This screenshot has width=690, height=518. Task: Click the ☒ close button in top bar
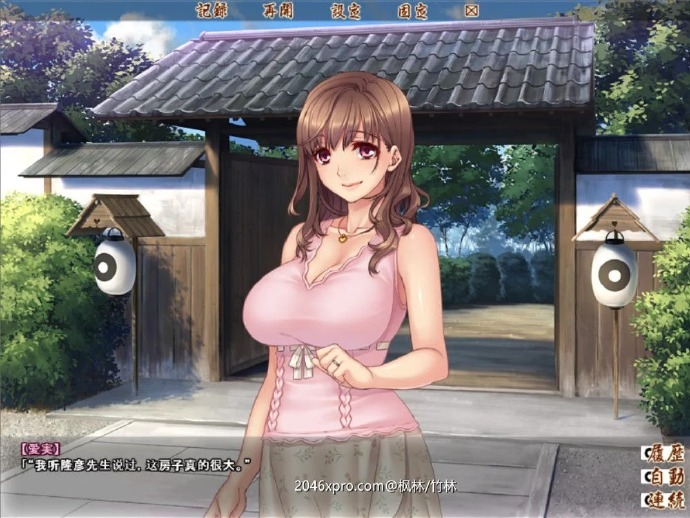471,10
